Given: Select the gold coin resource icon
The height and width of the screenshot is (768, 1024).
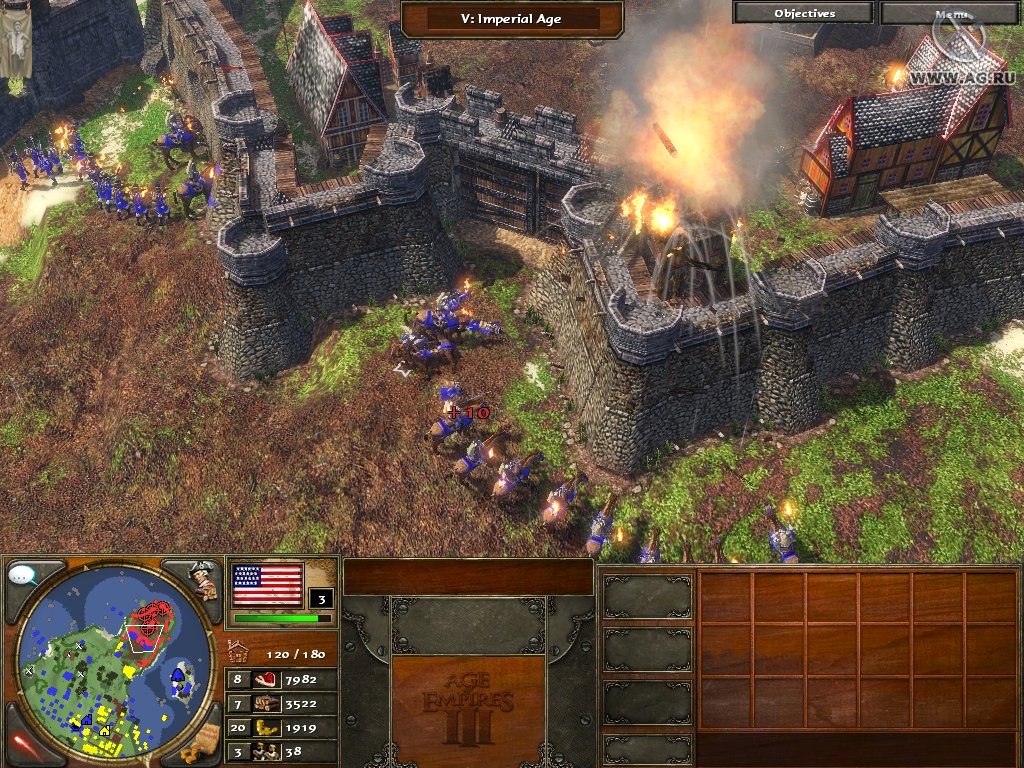Looking at the screenshot, I should pos(264,728).
